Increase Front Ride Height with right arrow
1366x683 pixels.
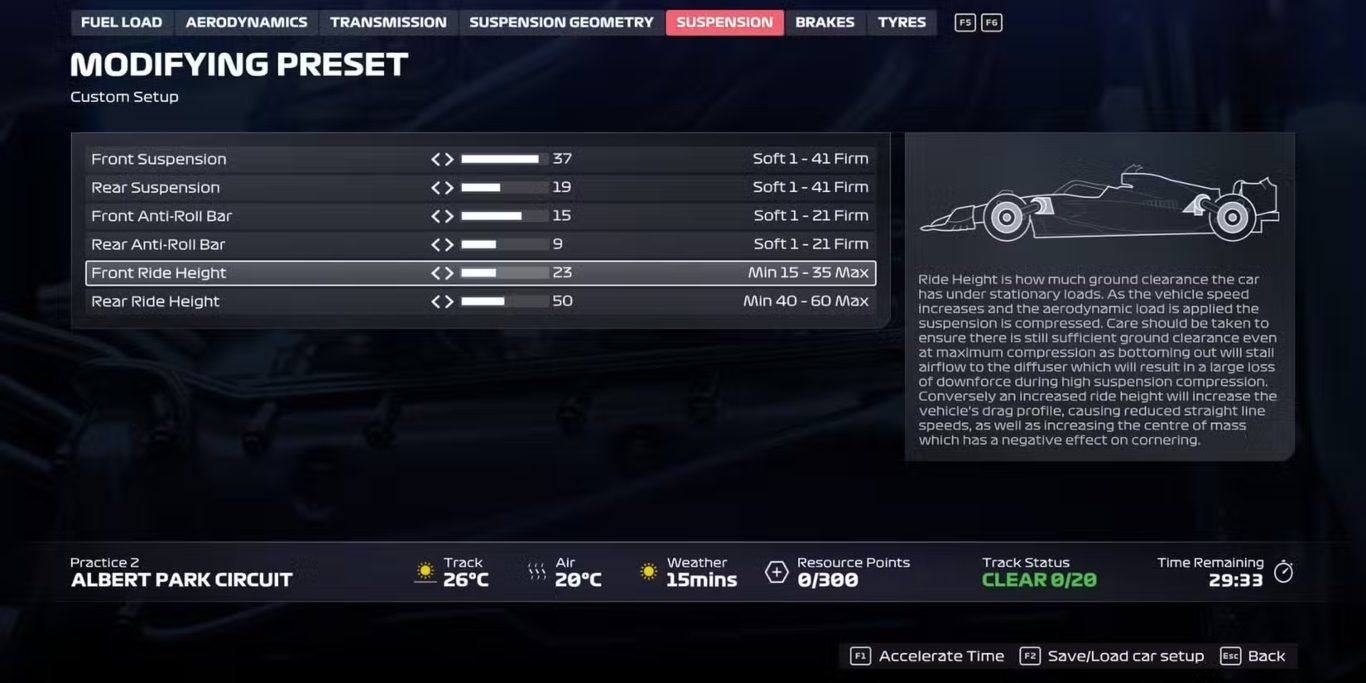[449, 273]
